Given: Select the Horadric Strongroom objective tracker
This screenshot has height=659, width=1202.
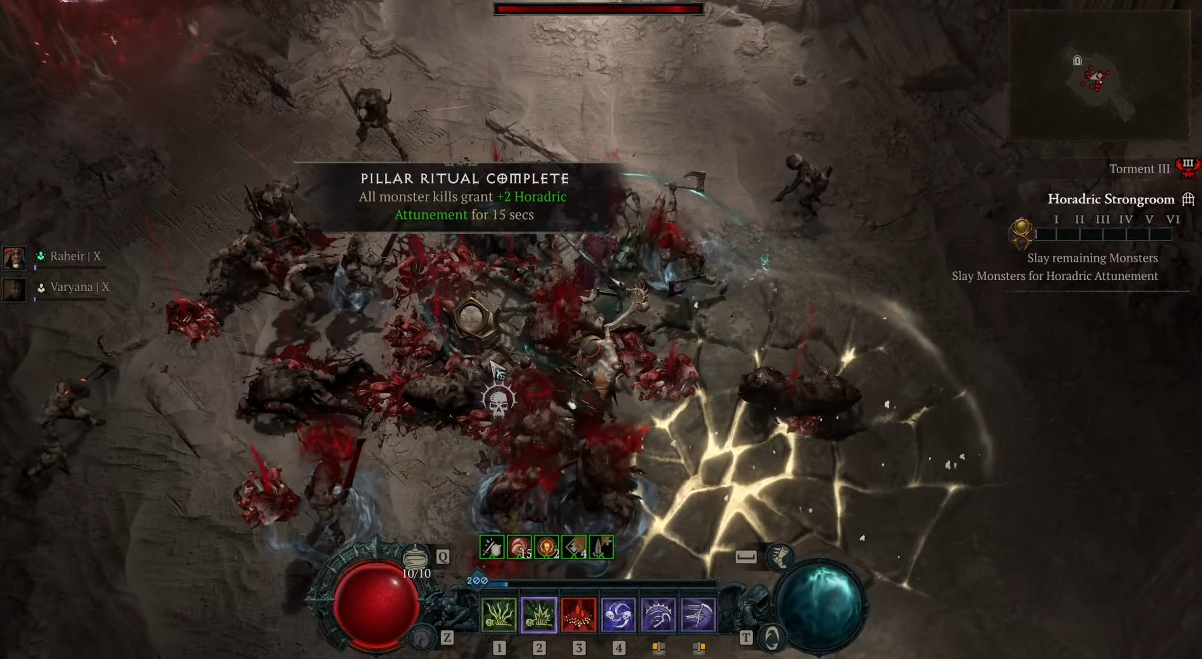Looking at the screenshot, I should pyautogui.click(x=1110, y=199).
